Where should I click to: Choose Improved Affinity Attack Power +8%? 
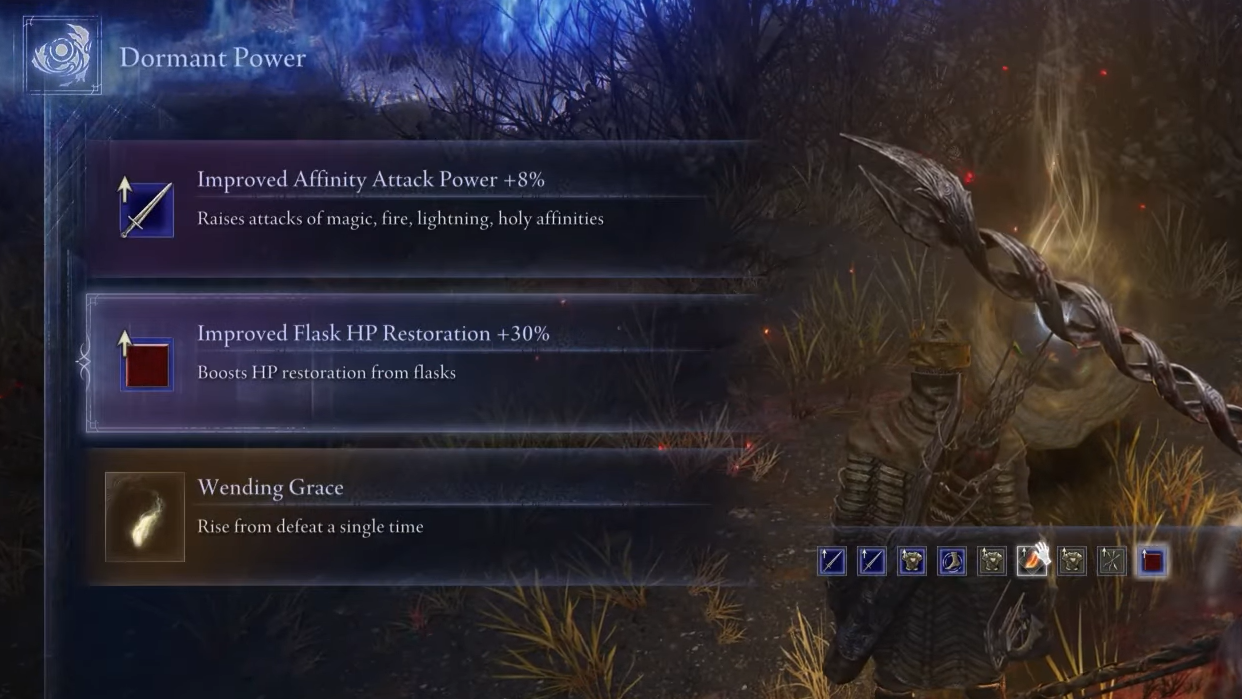420,208
